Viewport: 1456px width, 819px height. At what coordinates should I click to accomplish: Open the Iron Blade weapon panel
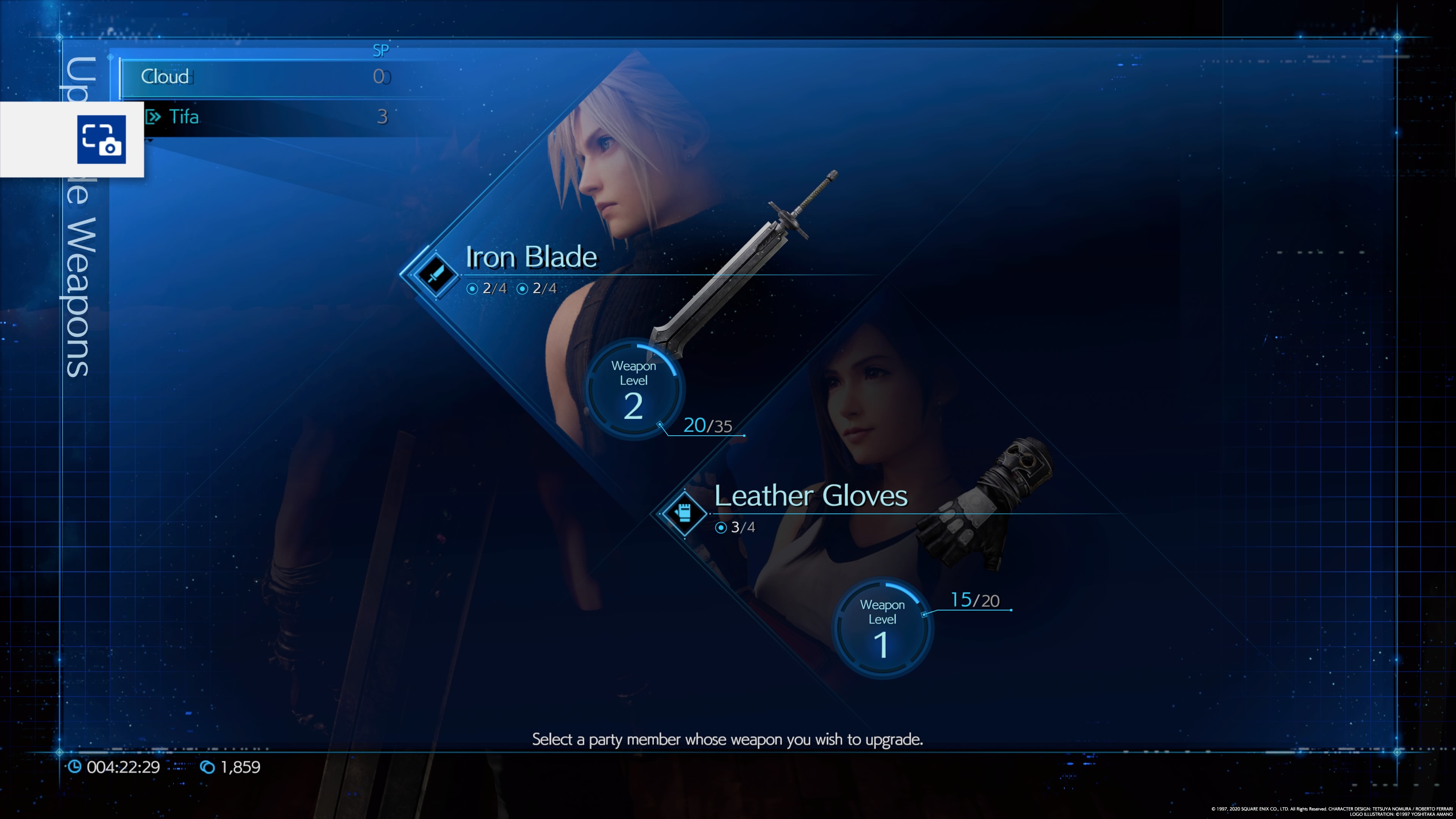click(x=531, y=257)
